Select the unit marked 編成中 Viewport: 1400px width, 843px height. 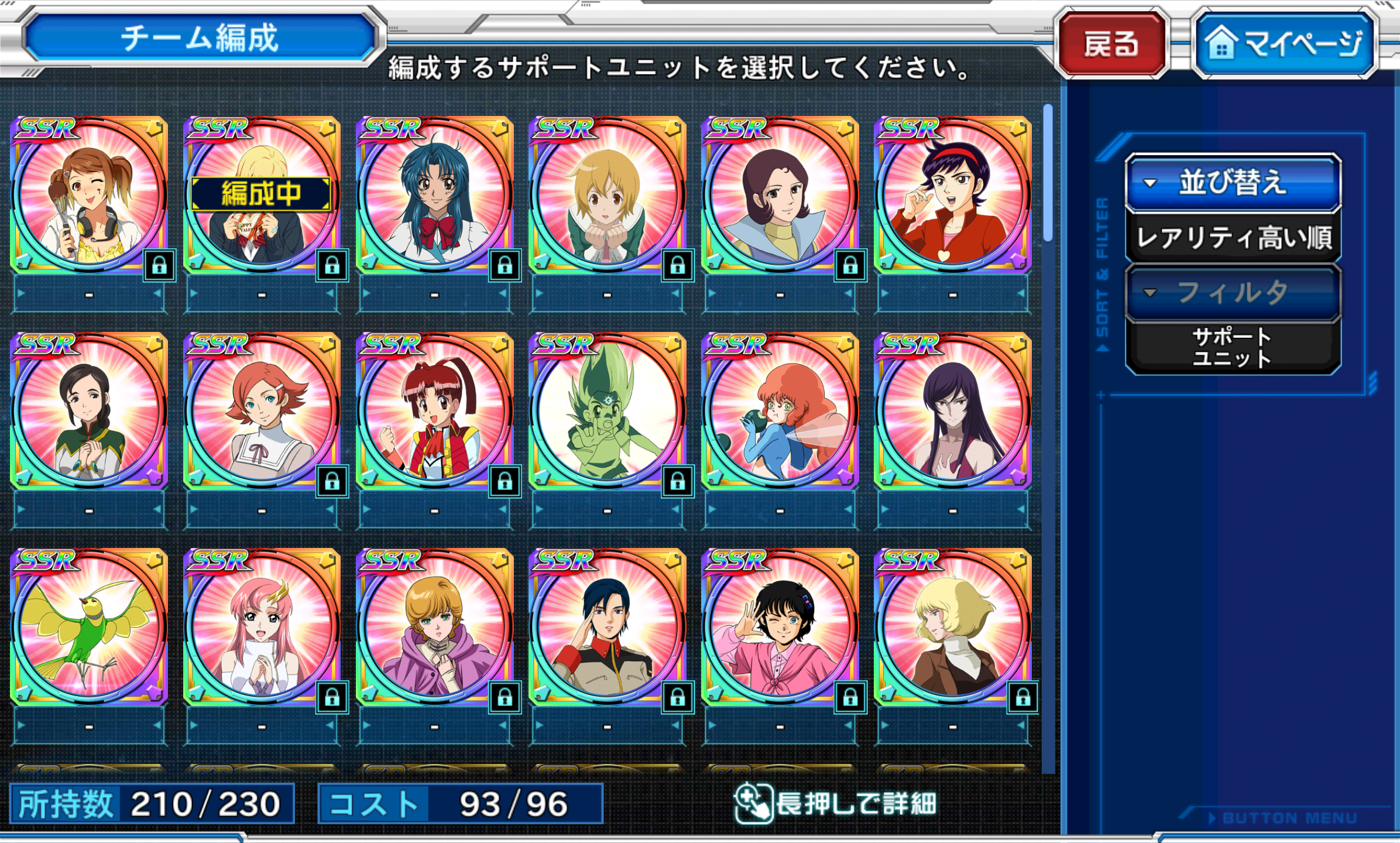(x=261, y=195)
